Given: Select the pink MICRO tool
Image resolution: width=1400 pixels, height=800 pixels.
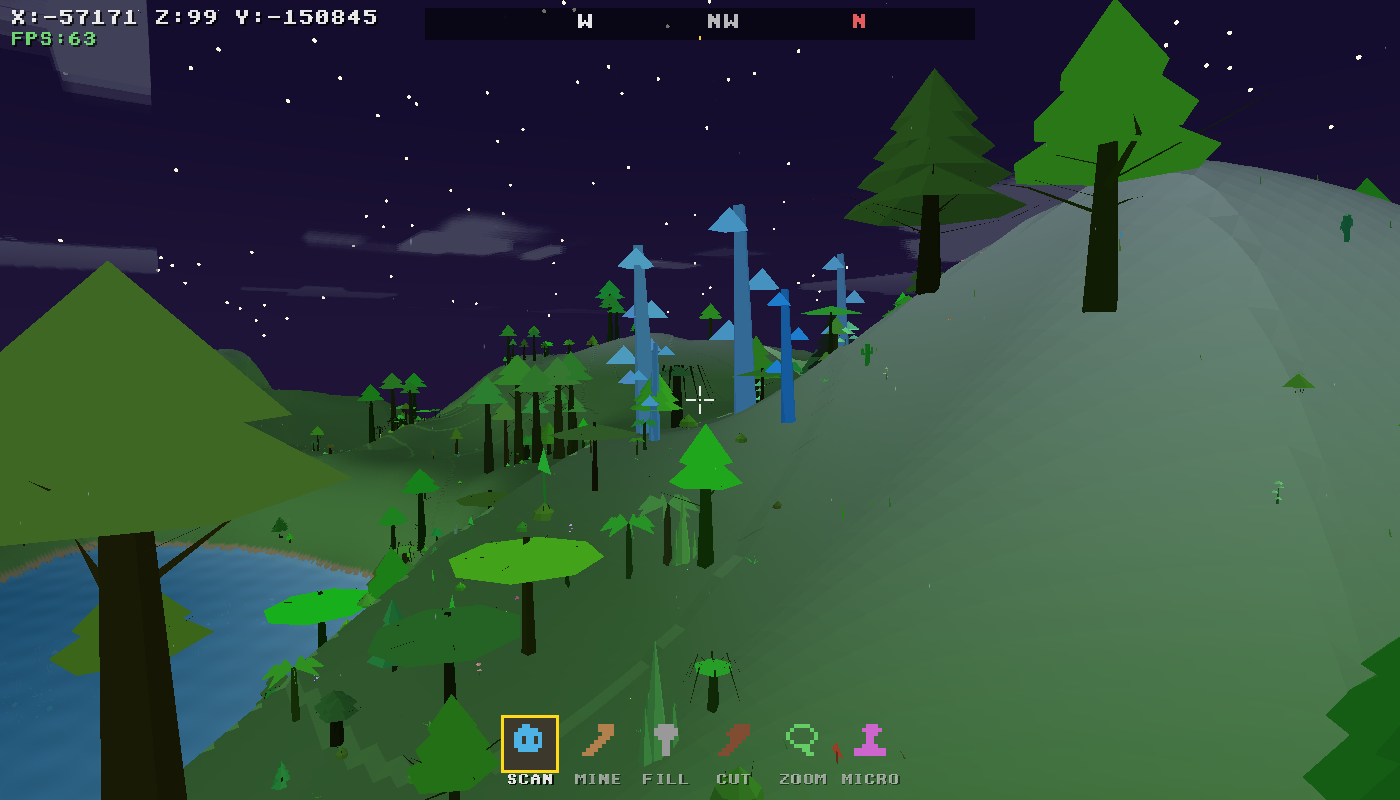Looking at the screenshot, I should [x=868, y=740].
